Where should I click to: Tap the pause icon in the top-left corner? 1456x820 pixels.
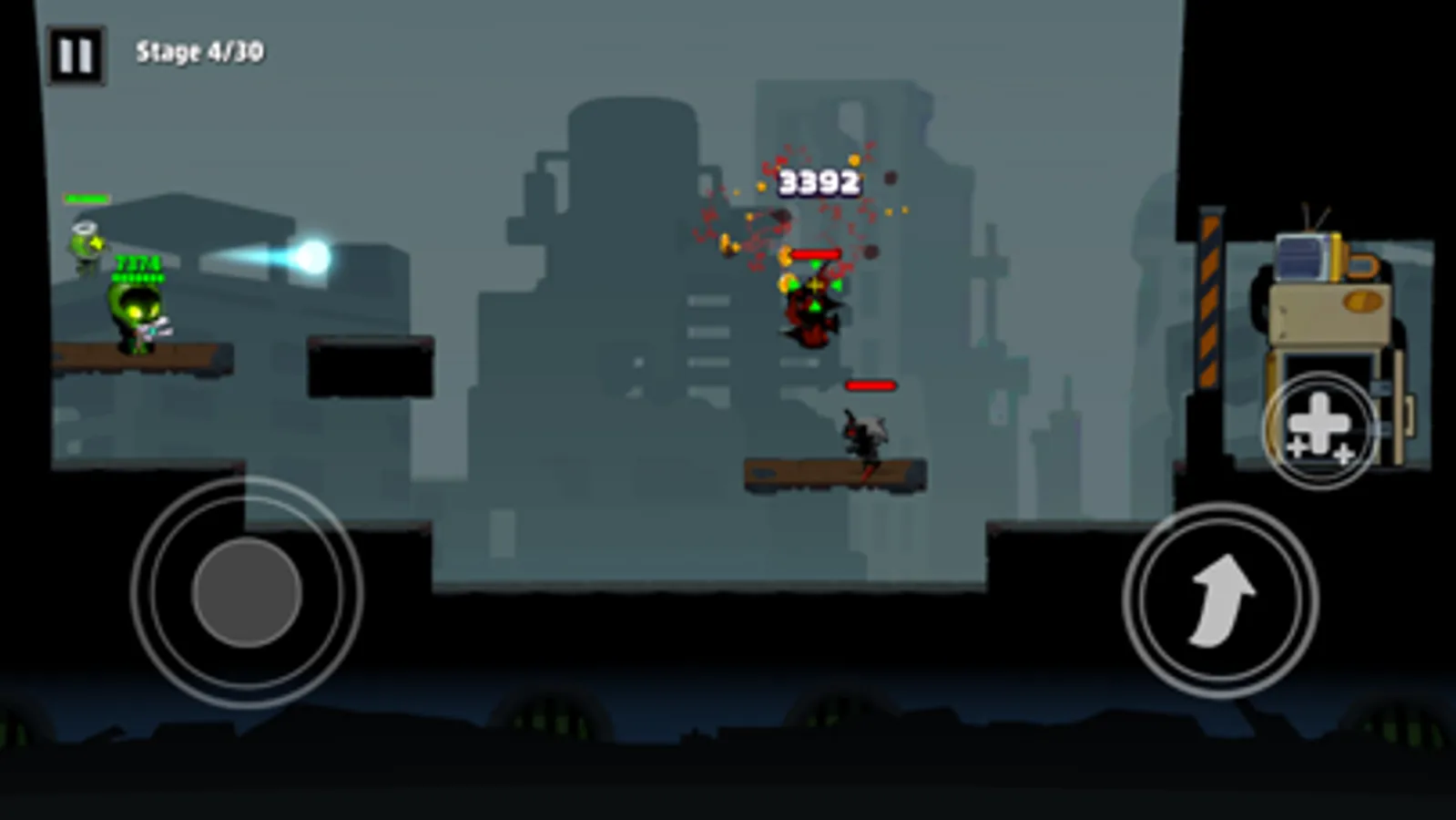point(78,52)
